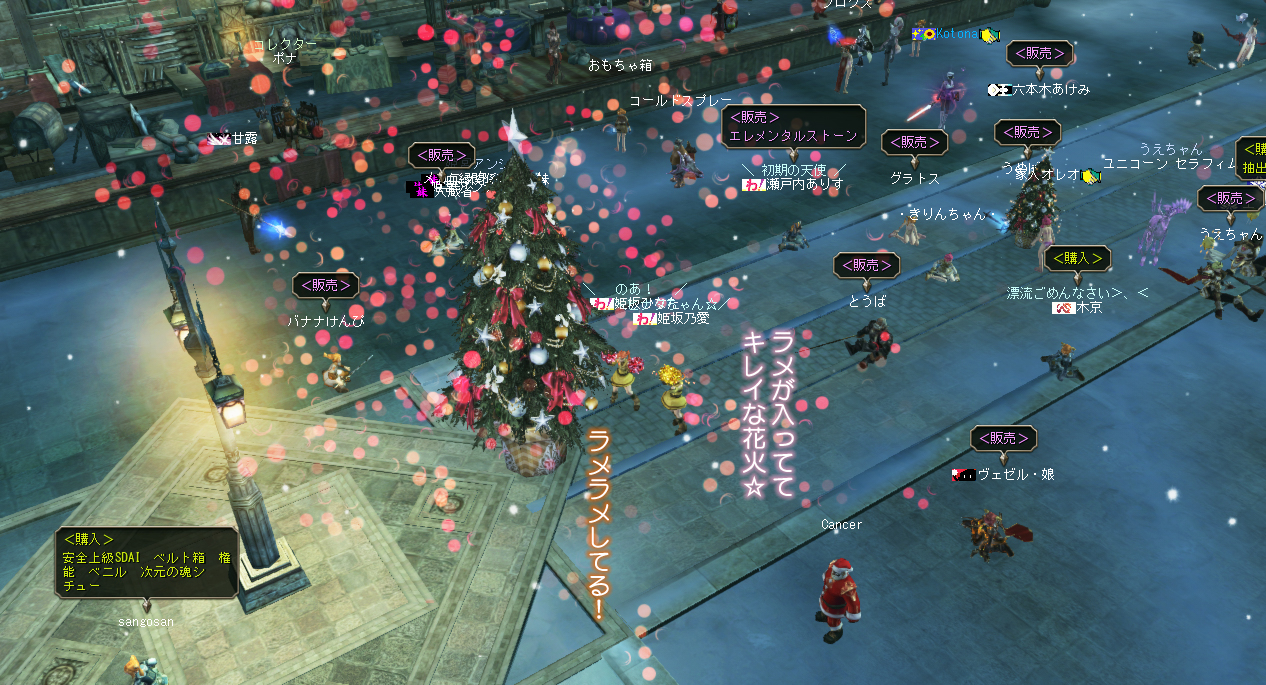The width and height of the screenshot is (1266, 685).
Task: Open the 購入 sign above 漂流ごめんなさい
Action: click(1076, 258)
